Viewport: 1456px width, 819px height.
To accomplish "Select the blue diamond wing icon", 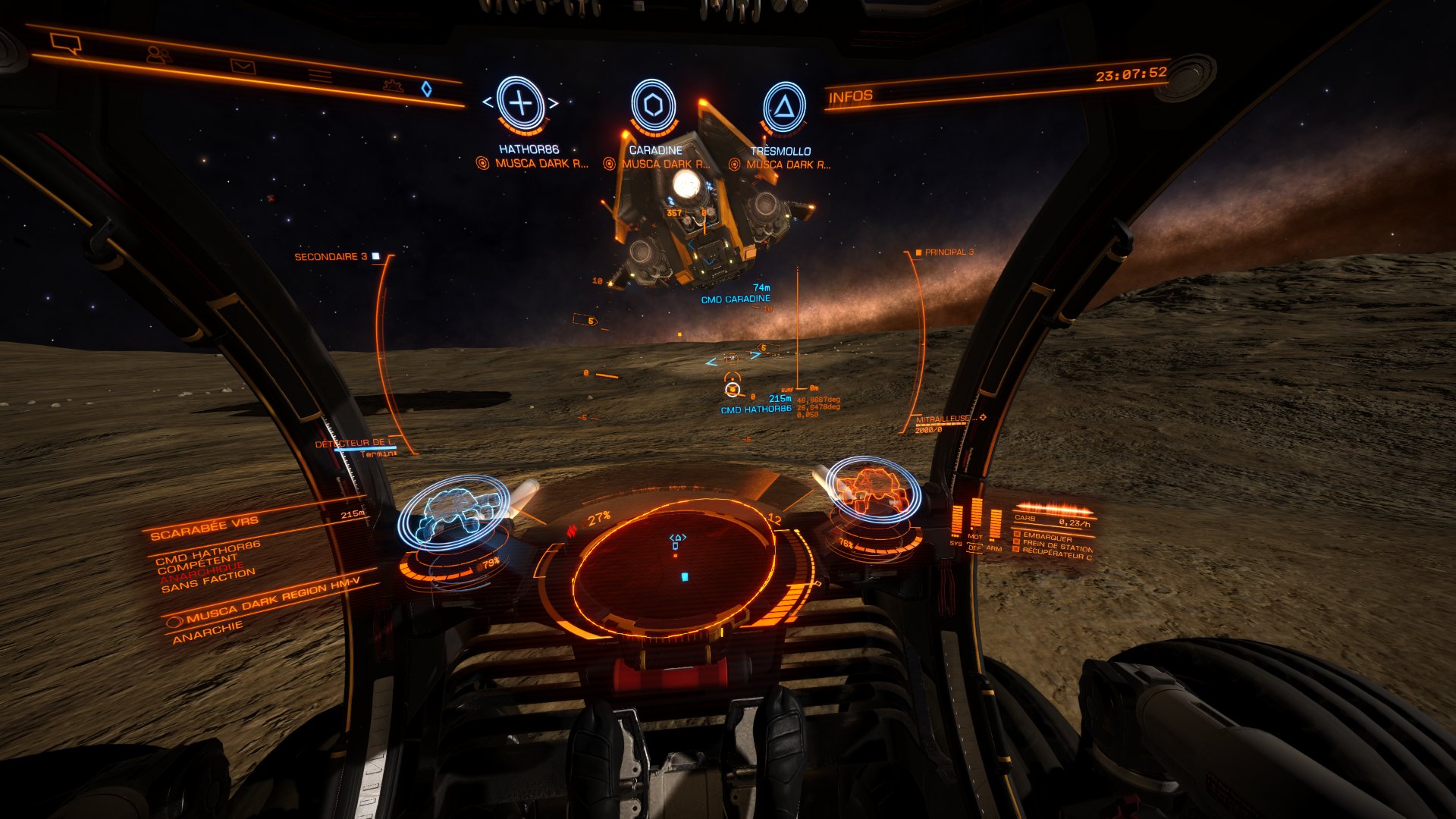I will pyautogui.click(x=427, y=89).
